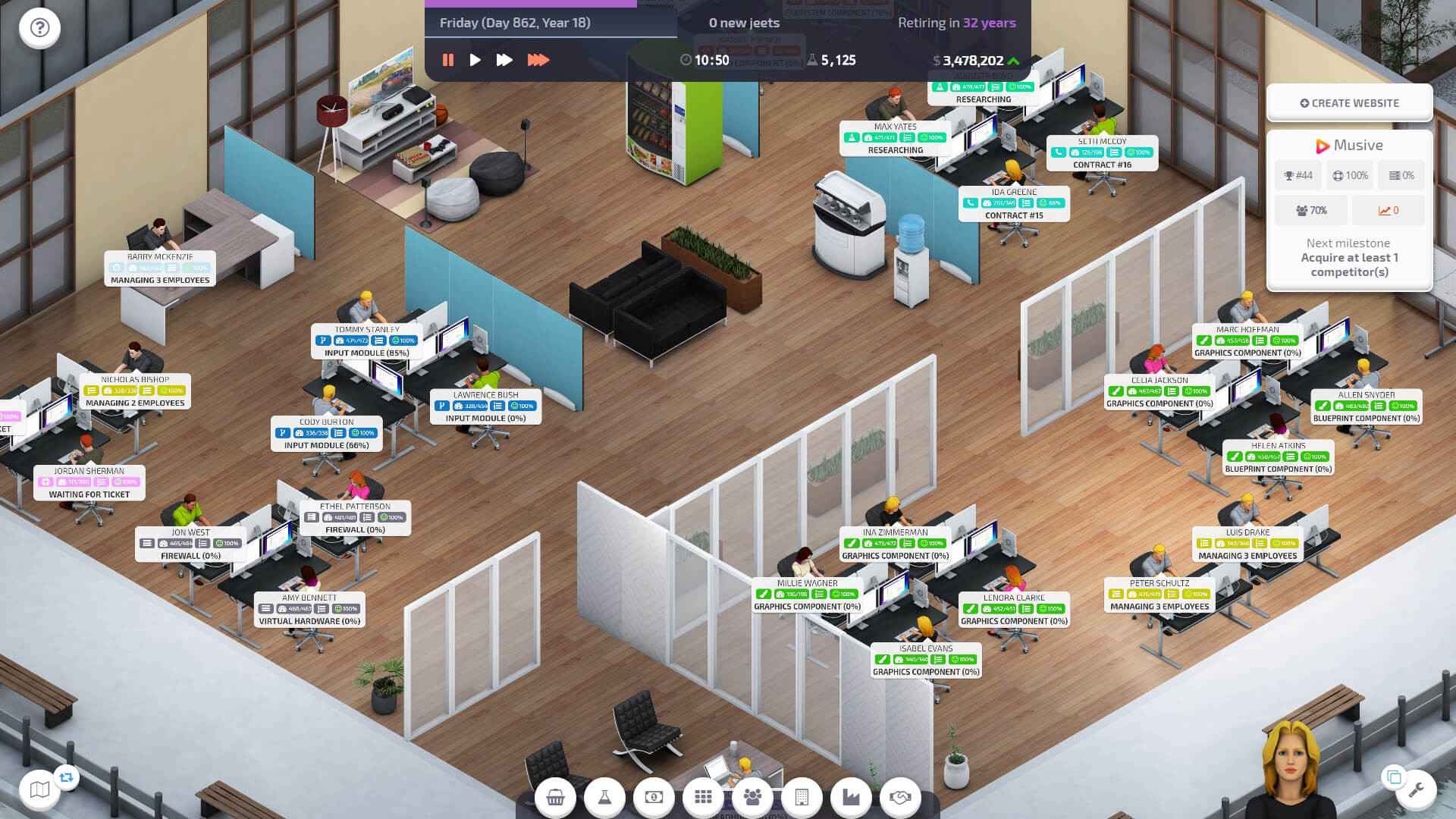1456x819 pixels.
Task: View company finances with the banknote icon
Action: [654, 797]
